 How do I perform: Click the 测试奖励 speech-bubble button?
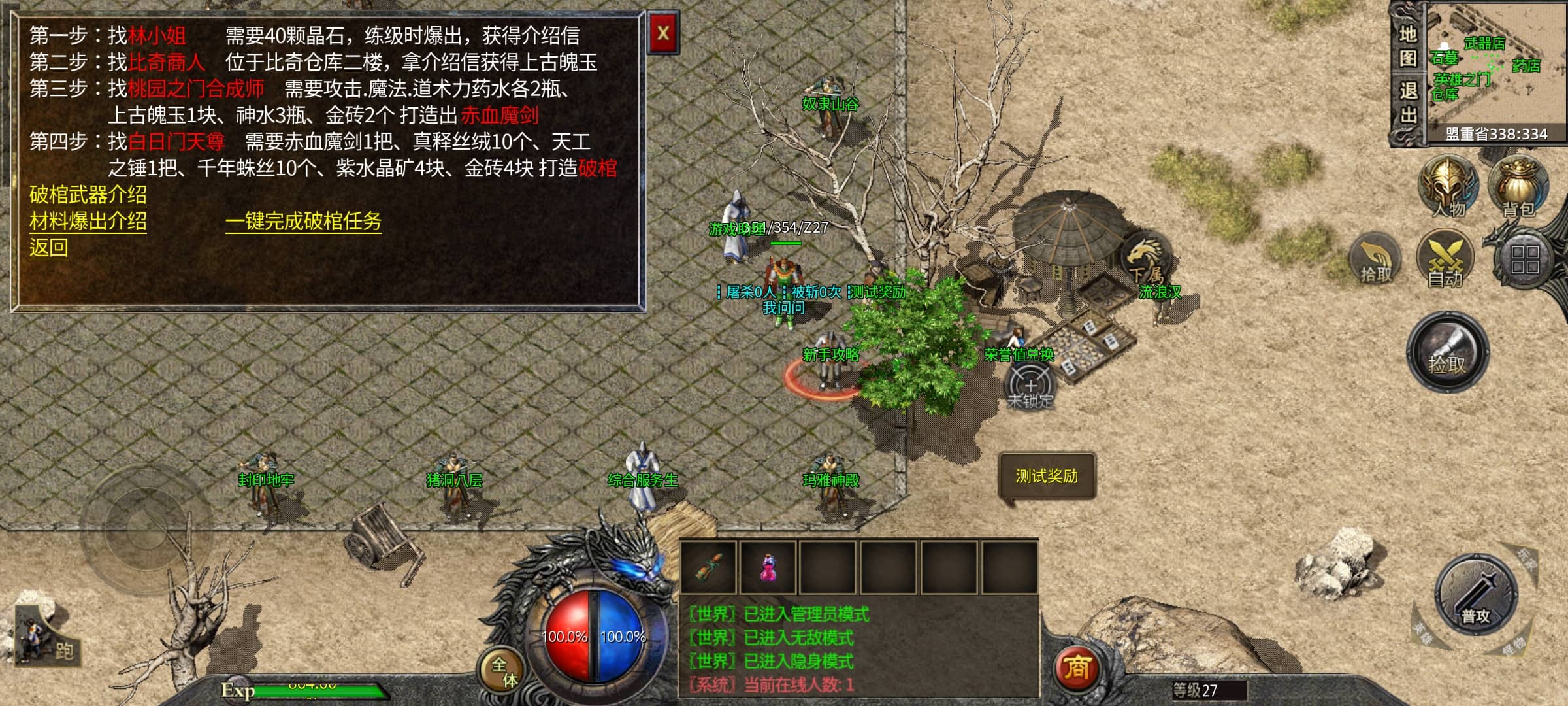(1047, 477)
